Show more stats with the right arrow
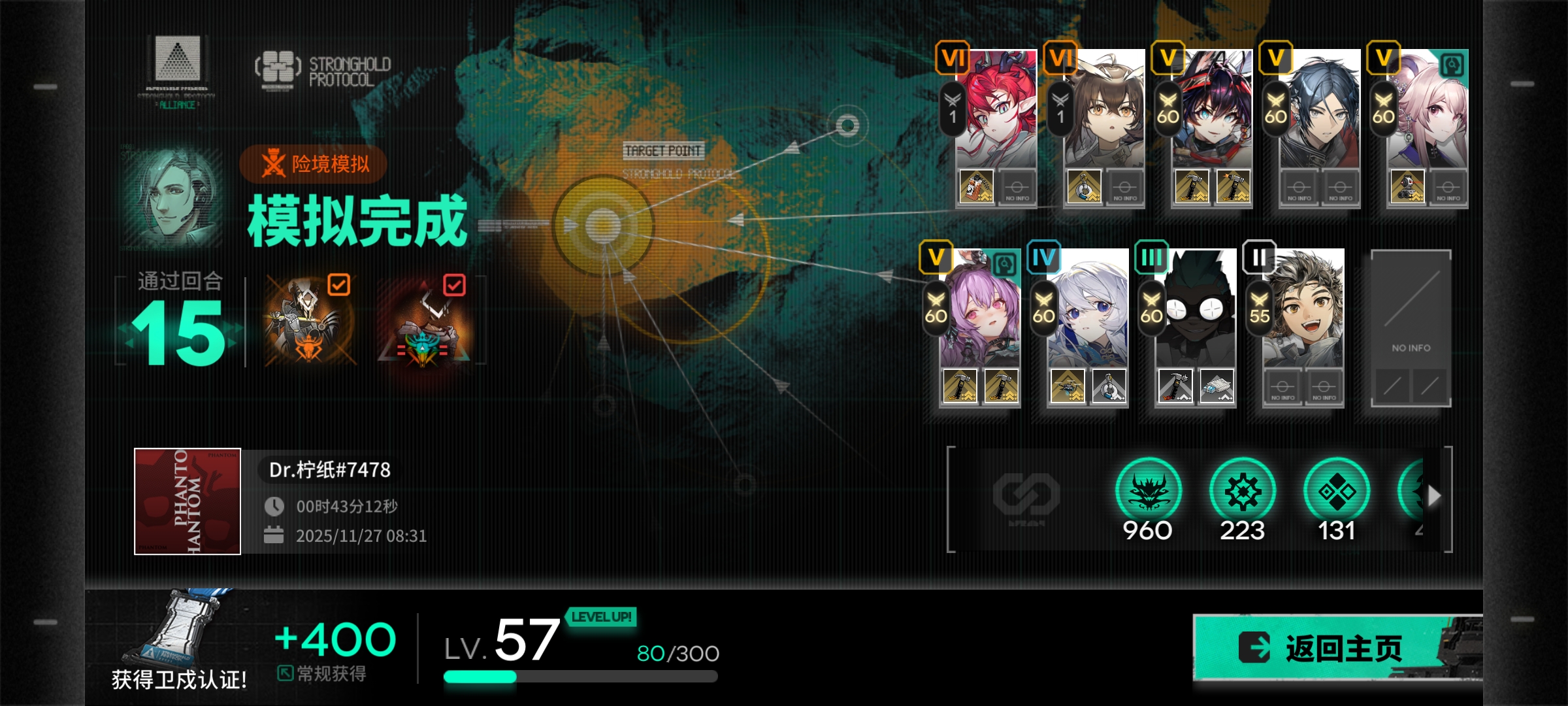 [x=1433, y=496]
